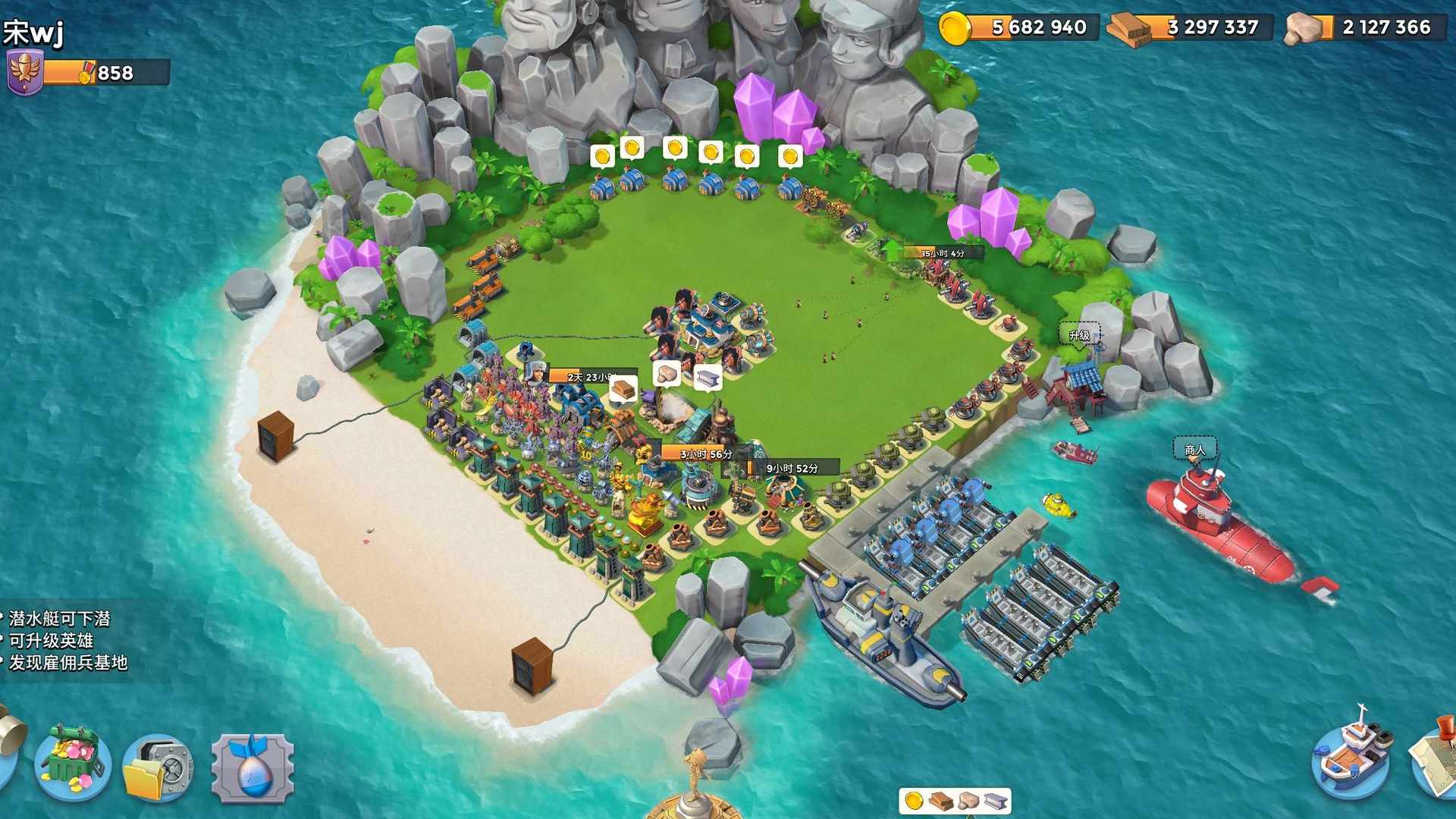The image size is (1456, 819).
Task: Select the 商人 trader label
Action: [1195, 450]
